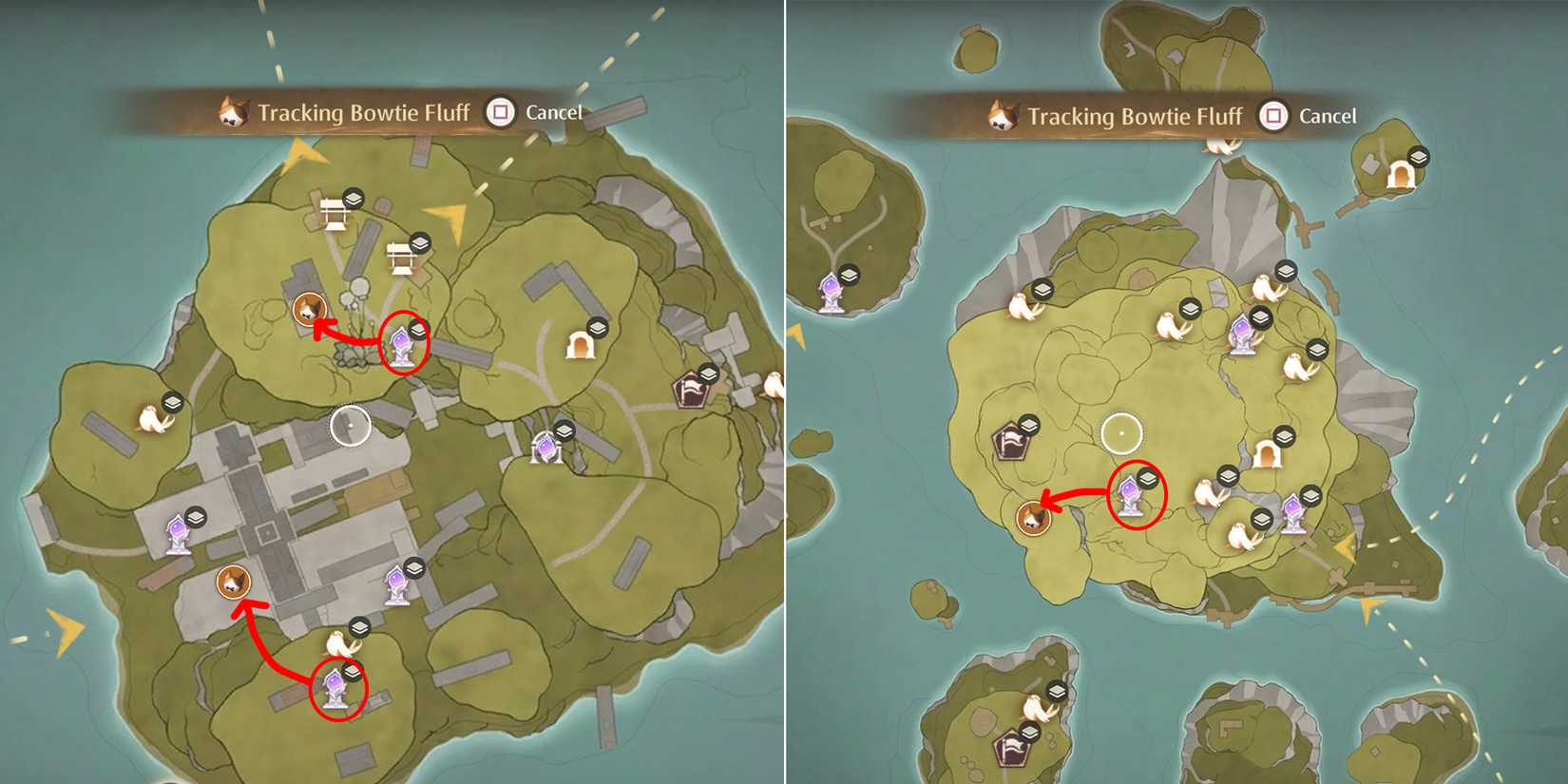Click the square stop icon inside the right Cancel control

coord(1273,116)
